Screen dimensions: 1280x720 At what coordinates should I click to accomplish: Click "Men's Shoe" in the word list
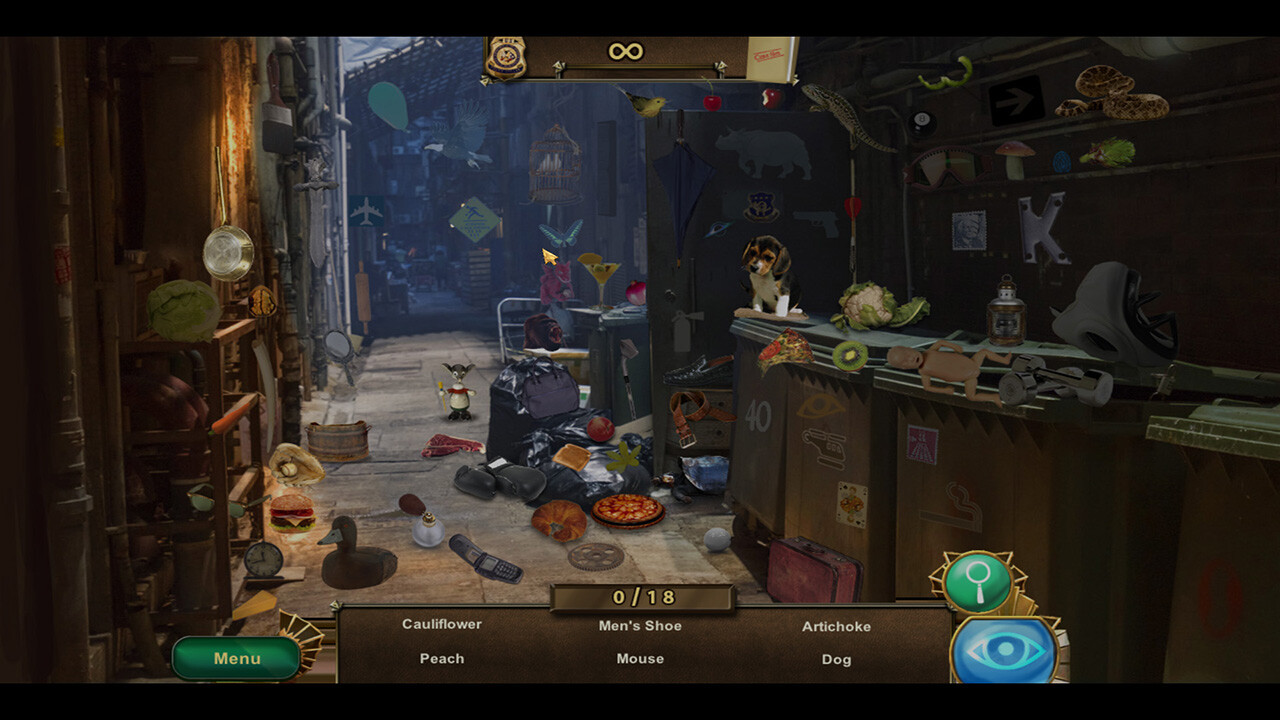pyautogui.click(x=639, y=625)
